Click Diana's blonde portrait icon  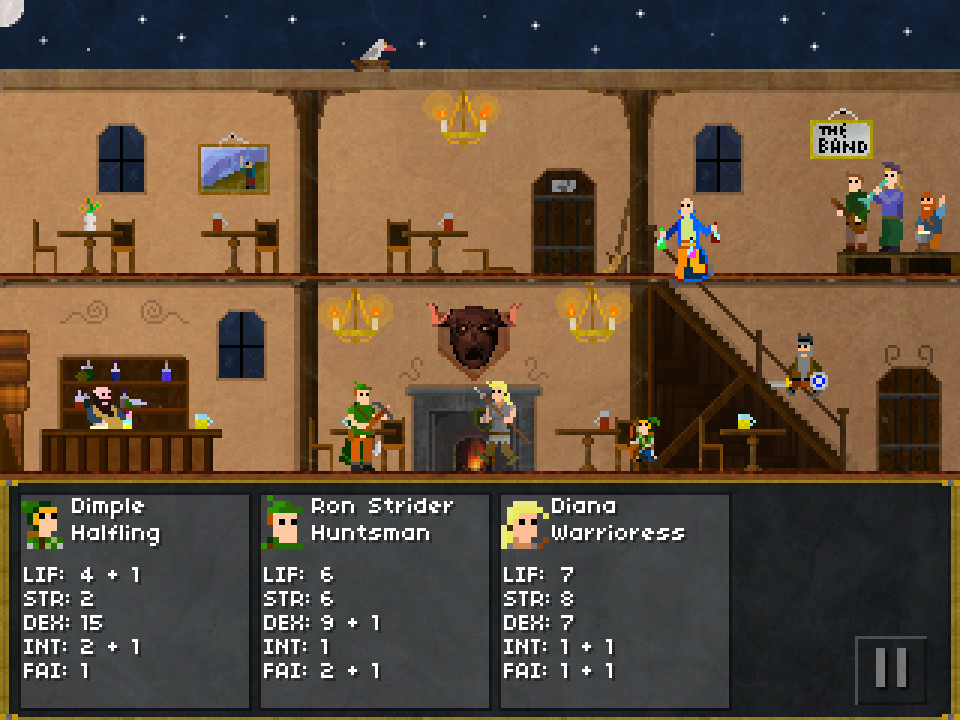click(x=523, y=523)
